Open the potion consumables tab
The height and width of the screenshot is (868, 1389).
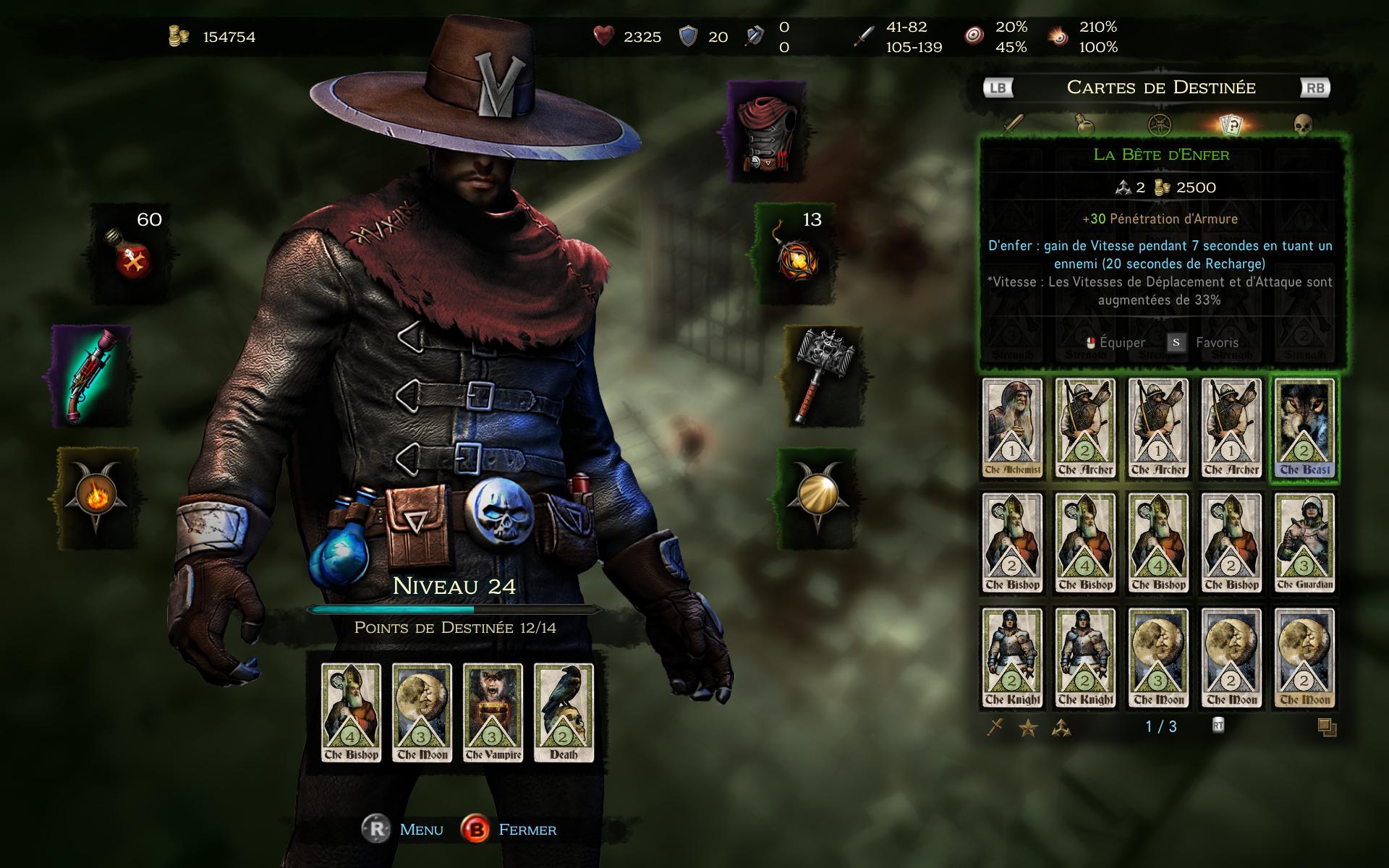coord(1083,124)
